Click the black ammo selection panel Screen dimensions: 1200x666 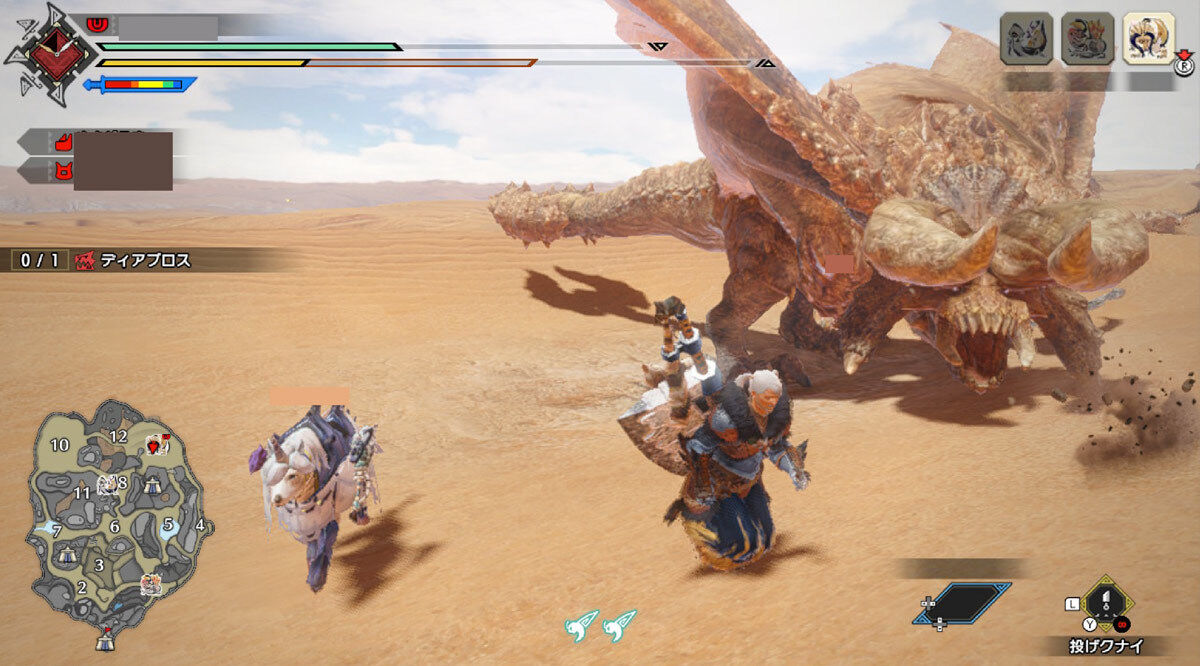point(962,603)
